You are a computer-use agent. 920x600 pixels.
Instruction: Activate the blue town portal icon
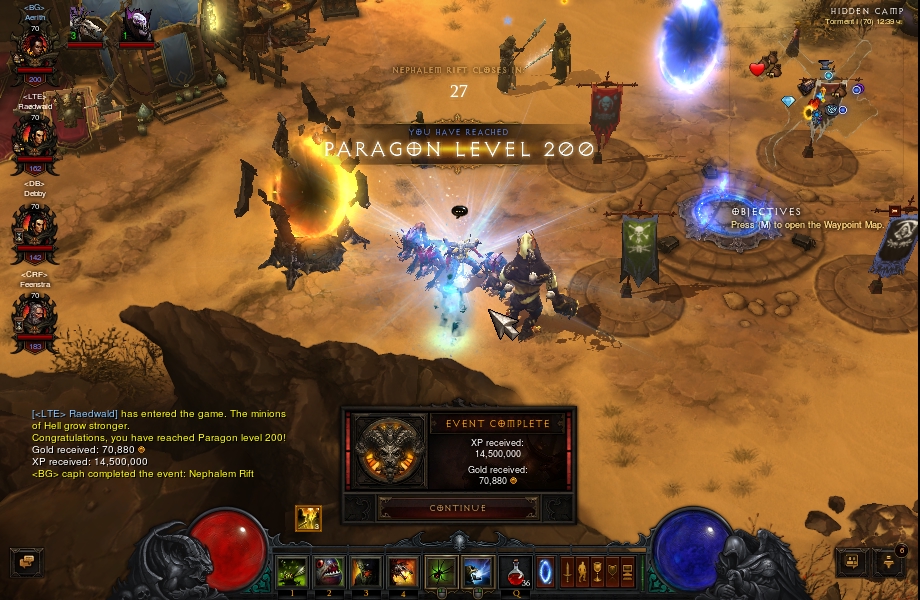546,571
